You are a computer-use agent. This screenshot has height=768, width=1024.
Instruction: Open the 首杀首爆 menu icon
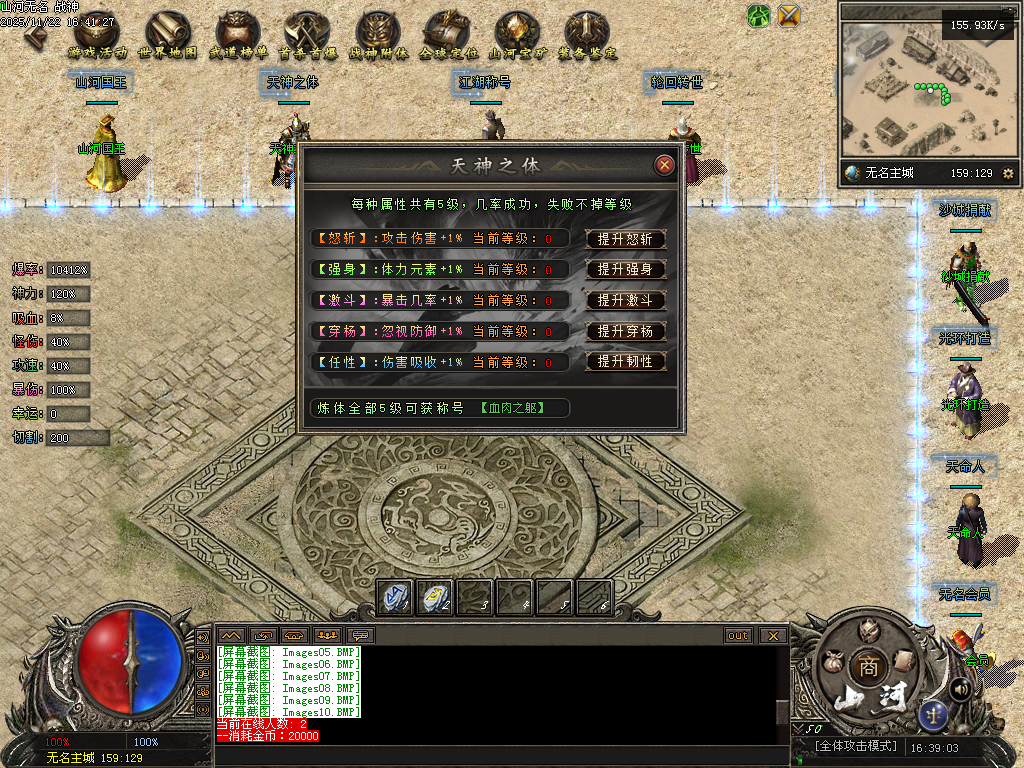(x=307, y=36)
